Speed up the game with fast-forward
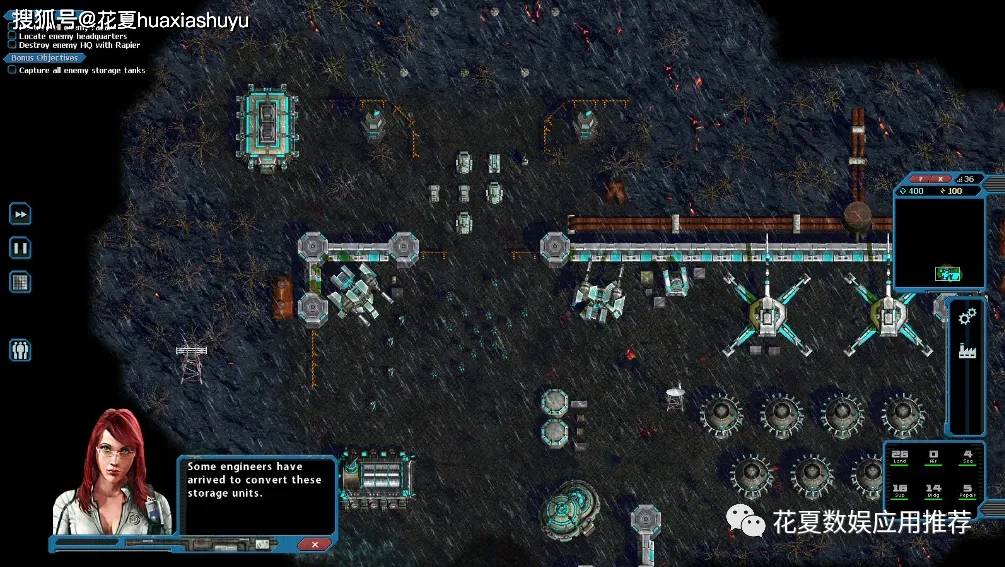This screenshot has width=1005, height=567. pyautogui.click(x=21, y=214)
